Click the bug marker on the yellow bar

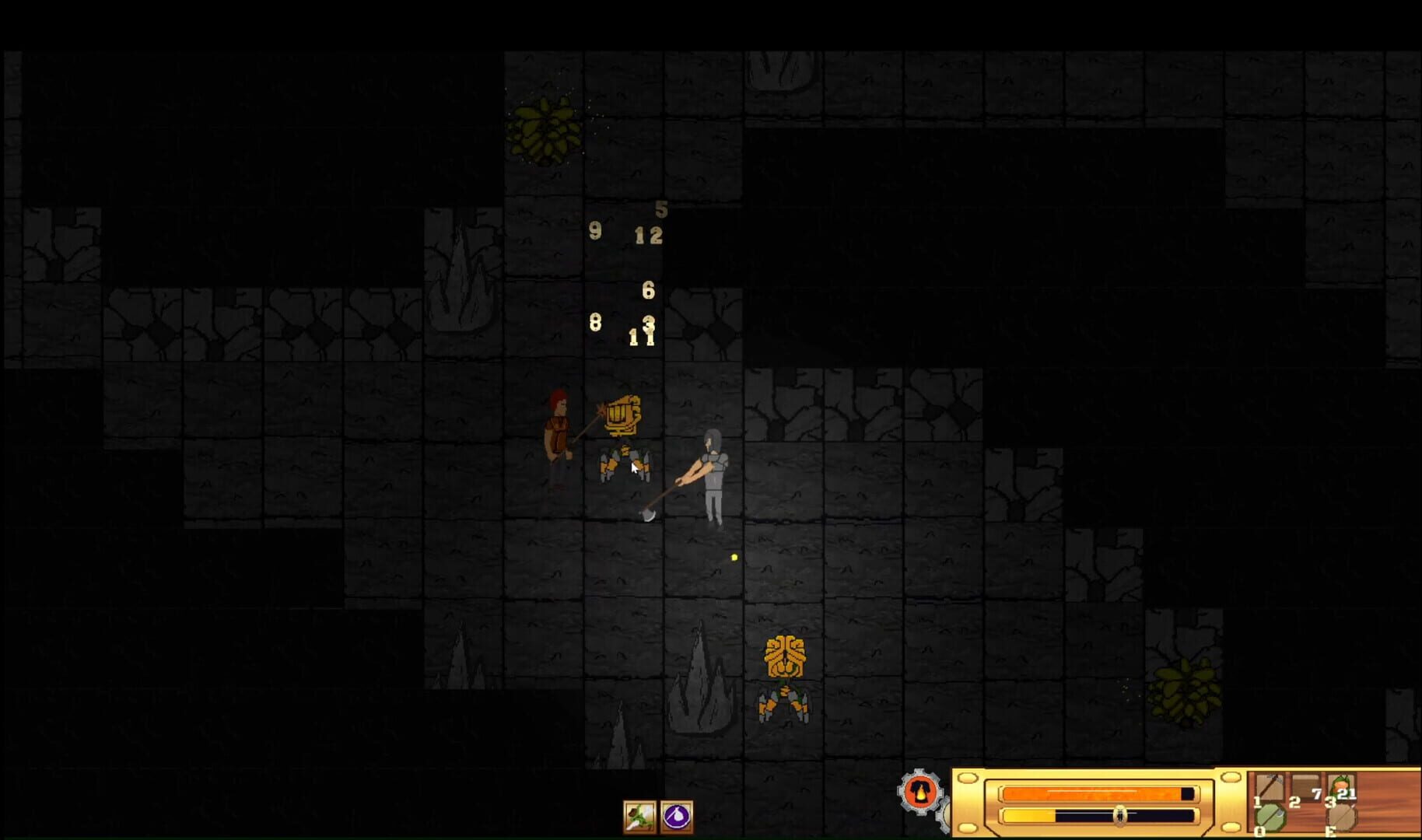(1120, 815)
